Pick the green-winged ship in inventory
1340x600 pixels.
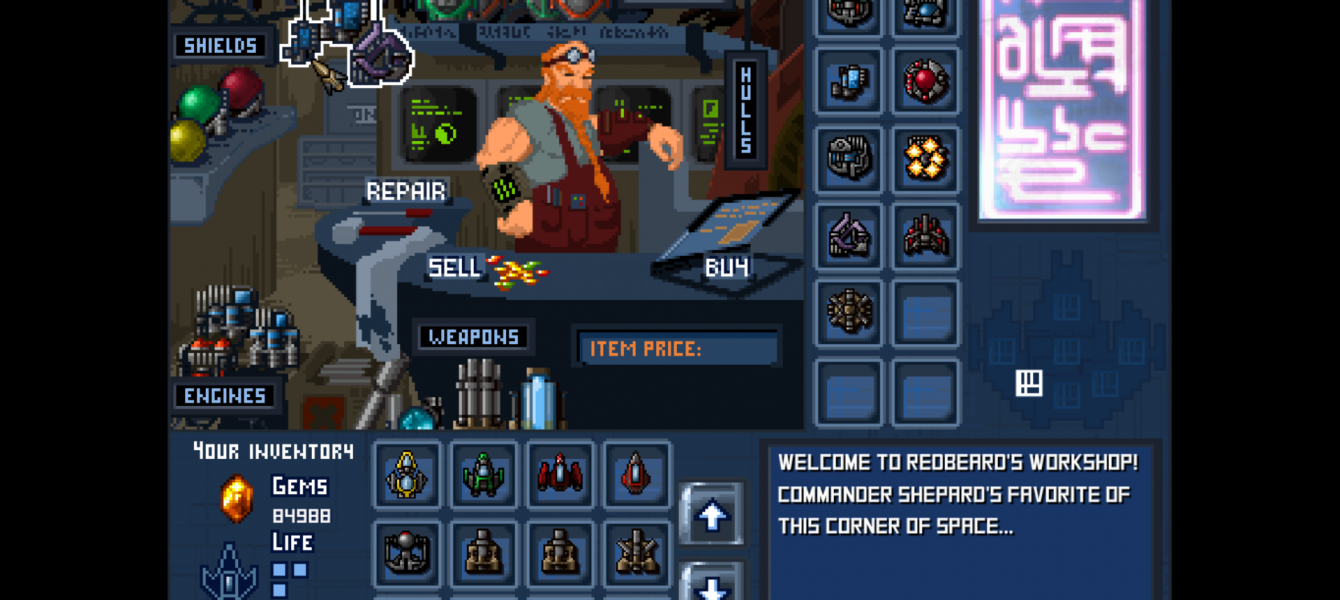coord(484,474)
